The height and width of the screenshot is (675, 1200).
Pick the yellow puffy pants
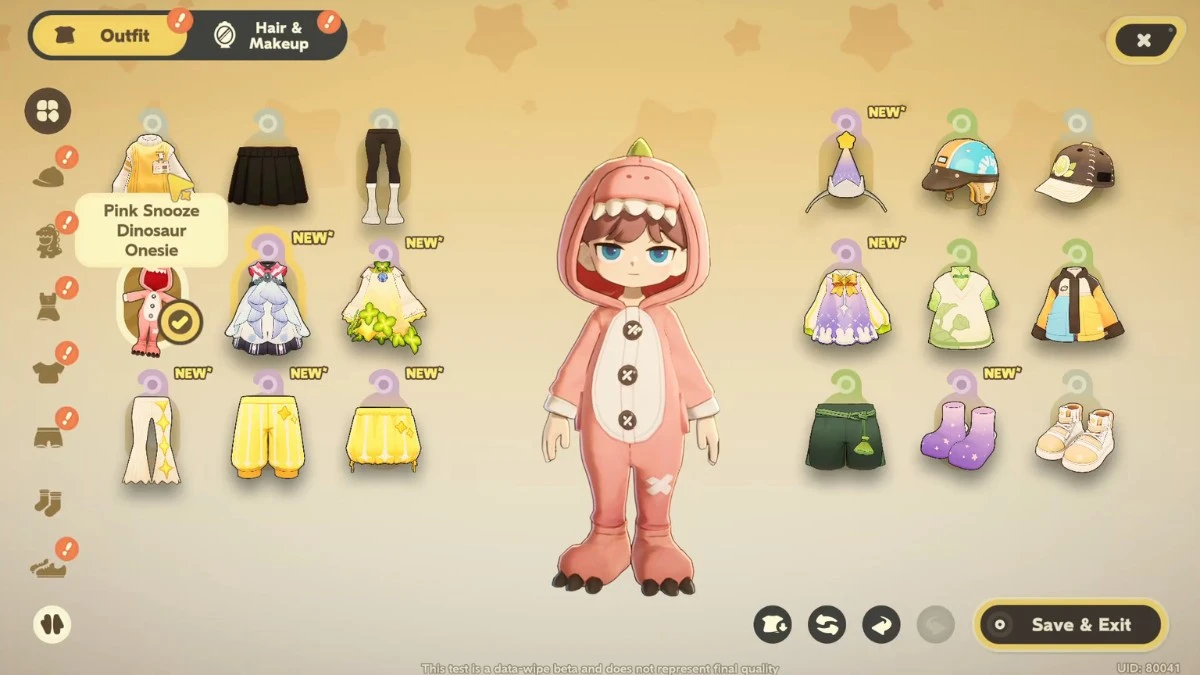click(267, 434)
